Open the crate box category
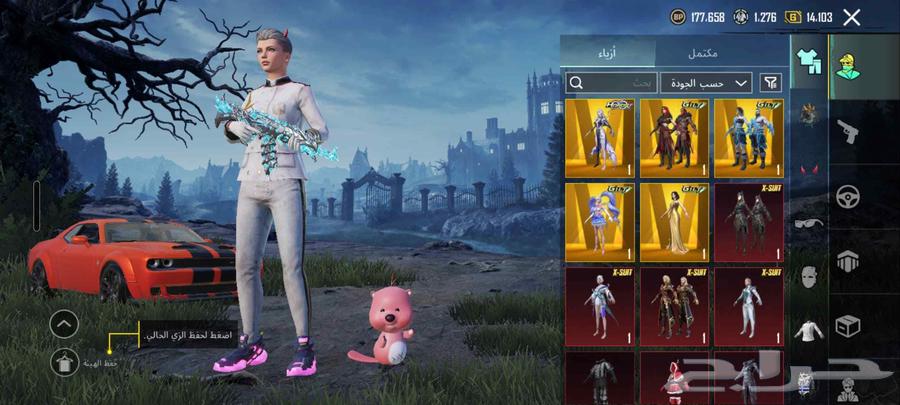This screenshot has width=900, height=405. (x=849, y=326)
